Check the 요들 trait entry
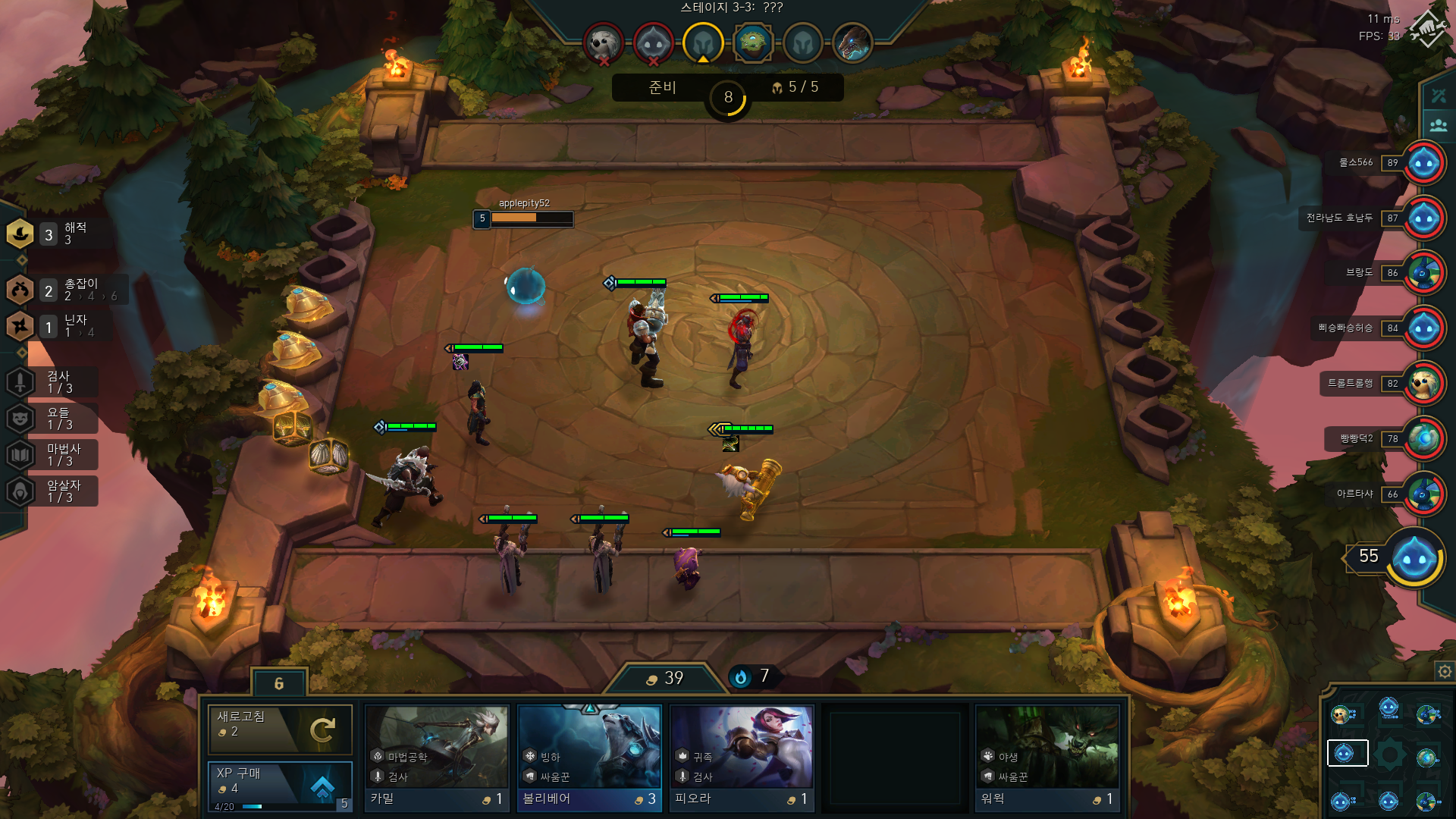Screen dimensions: 1456x819 point(53,418)
